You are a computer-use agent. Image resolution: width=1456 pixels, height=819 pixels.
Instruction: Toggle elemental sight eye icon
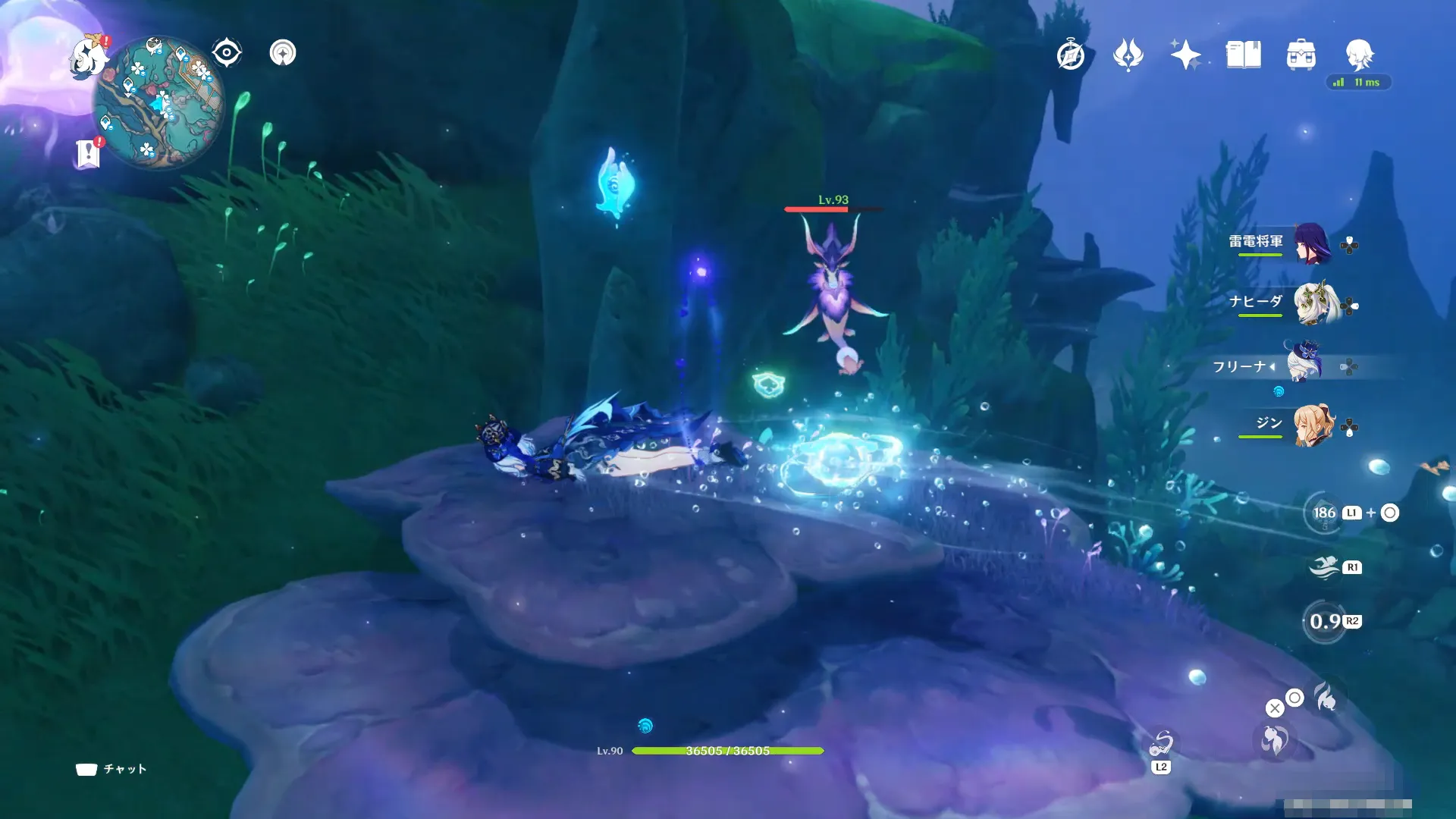click(x=227, y=53)
